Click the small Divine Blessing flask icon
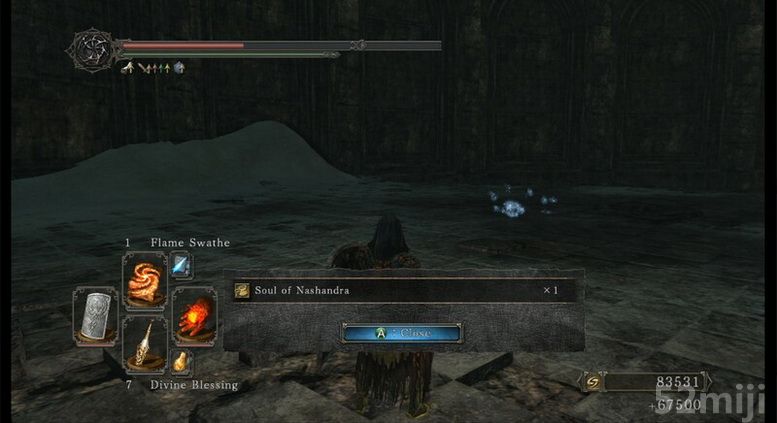The height and width of the screenshot is (423, 777). 181,361
